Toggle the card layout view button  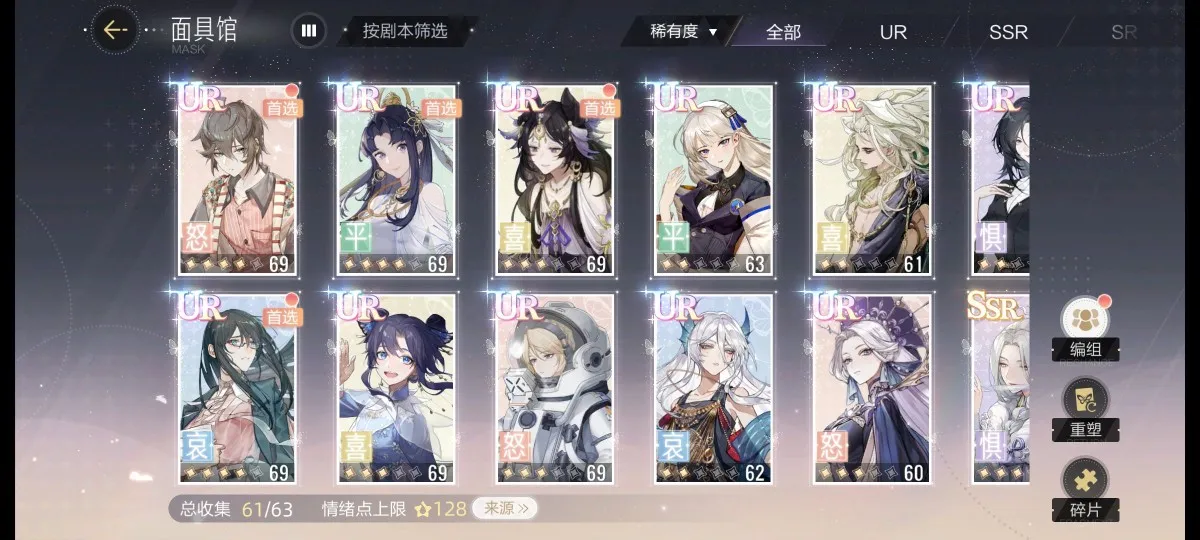tap(308, 31)
